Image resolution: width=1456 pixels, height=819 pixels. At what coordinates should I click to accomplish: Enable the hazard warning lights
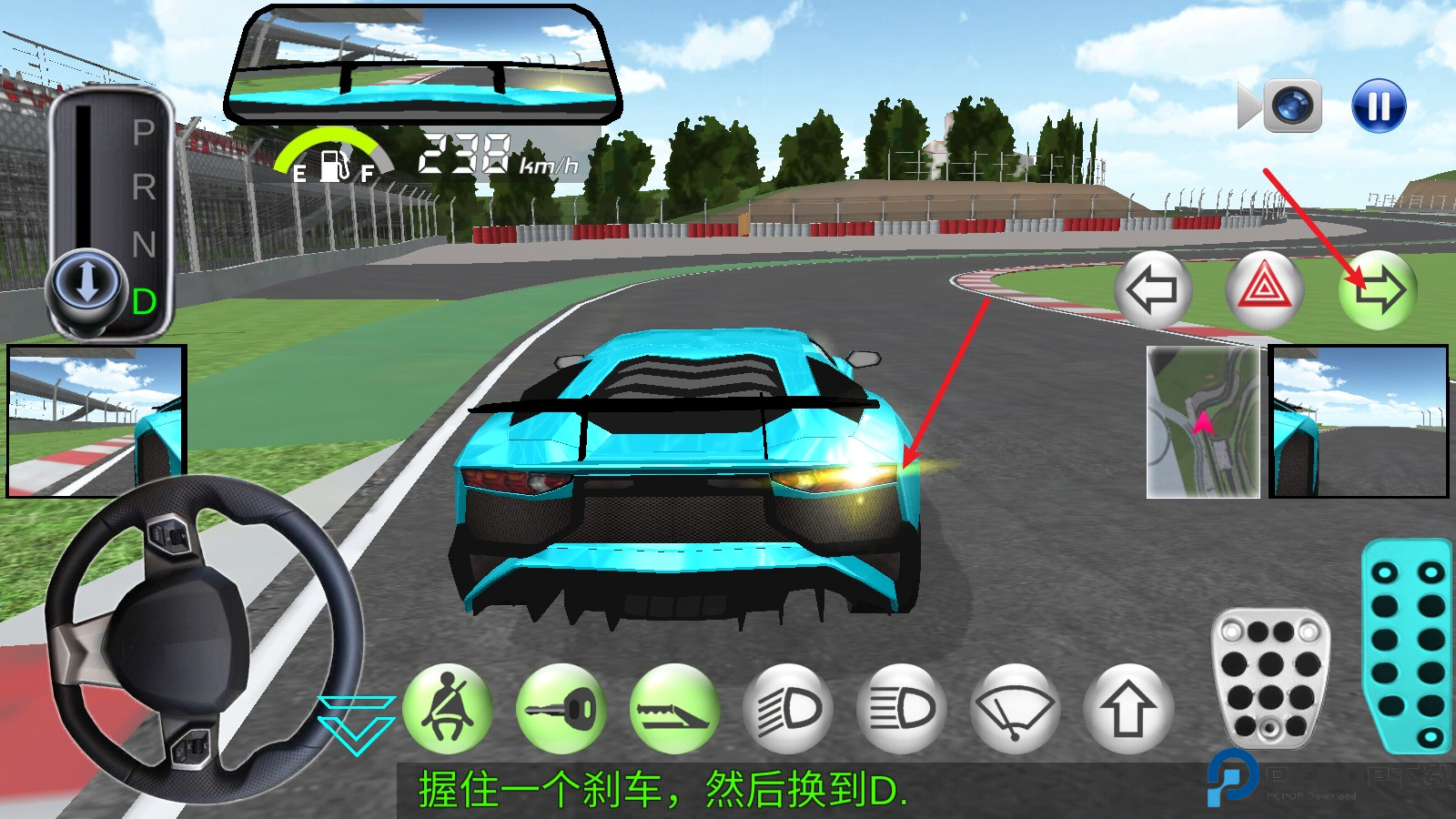tap(1264, 288)
